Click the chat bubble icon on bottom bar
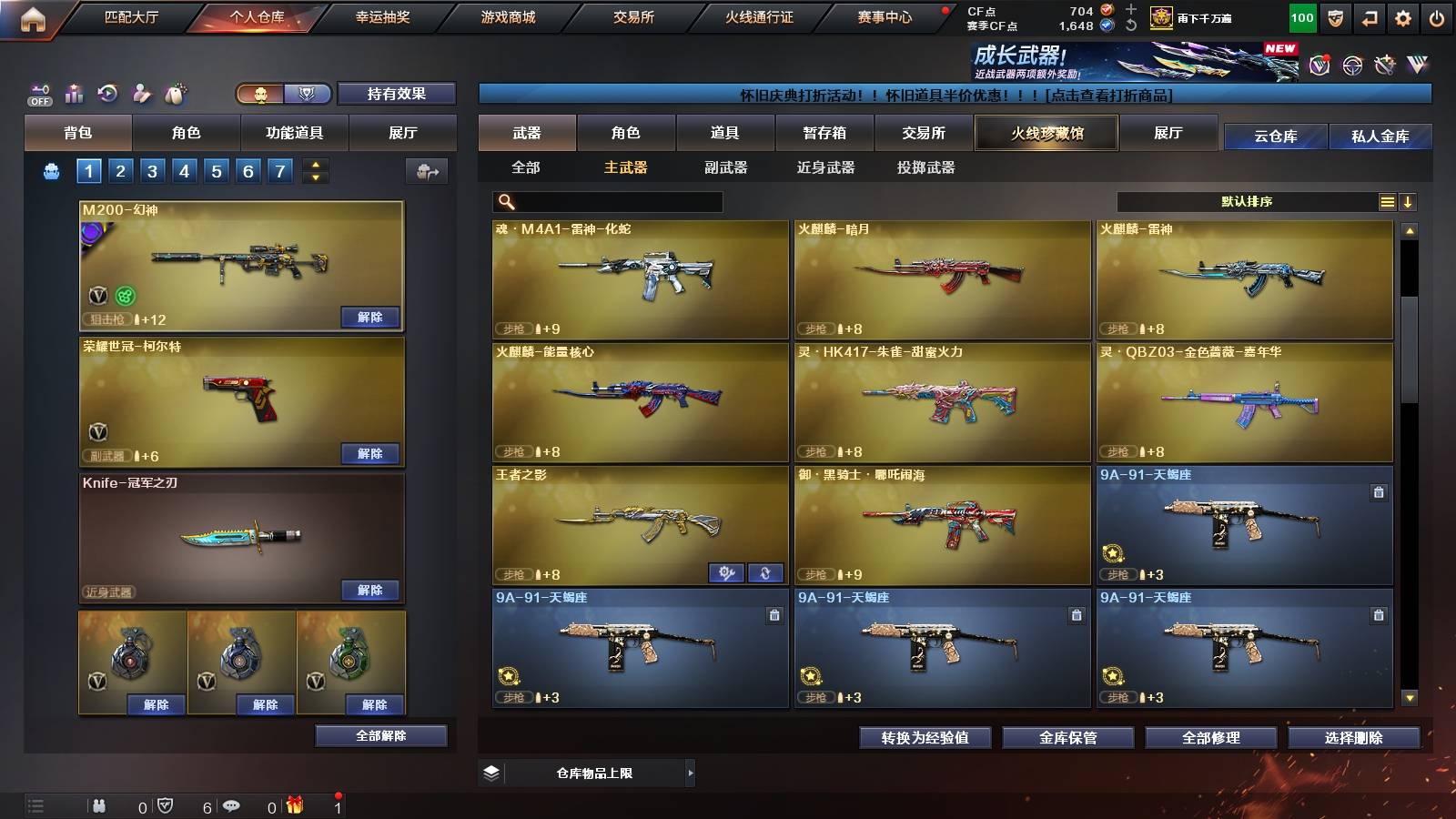Image resolution: width=1456 pixels, height=819 pixels. 231,805
